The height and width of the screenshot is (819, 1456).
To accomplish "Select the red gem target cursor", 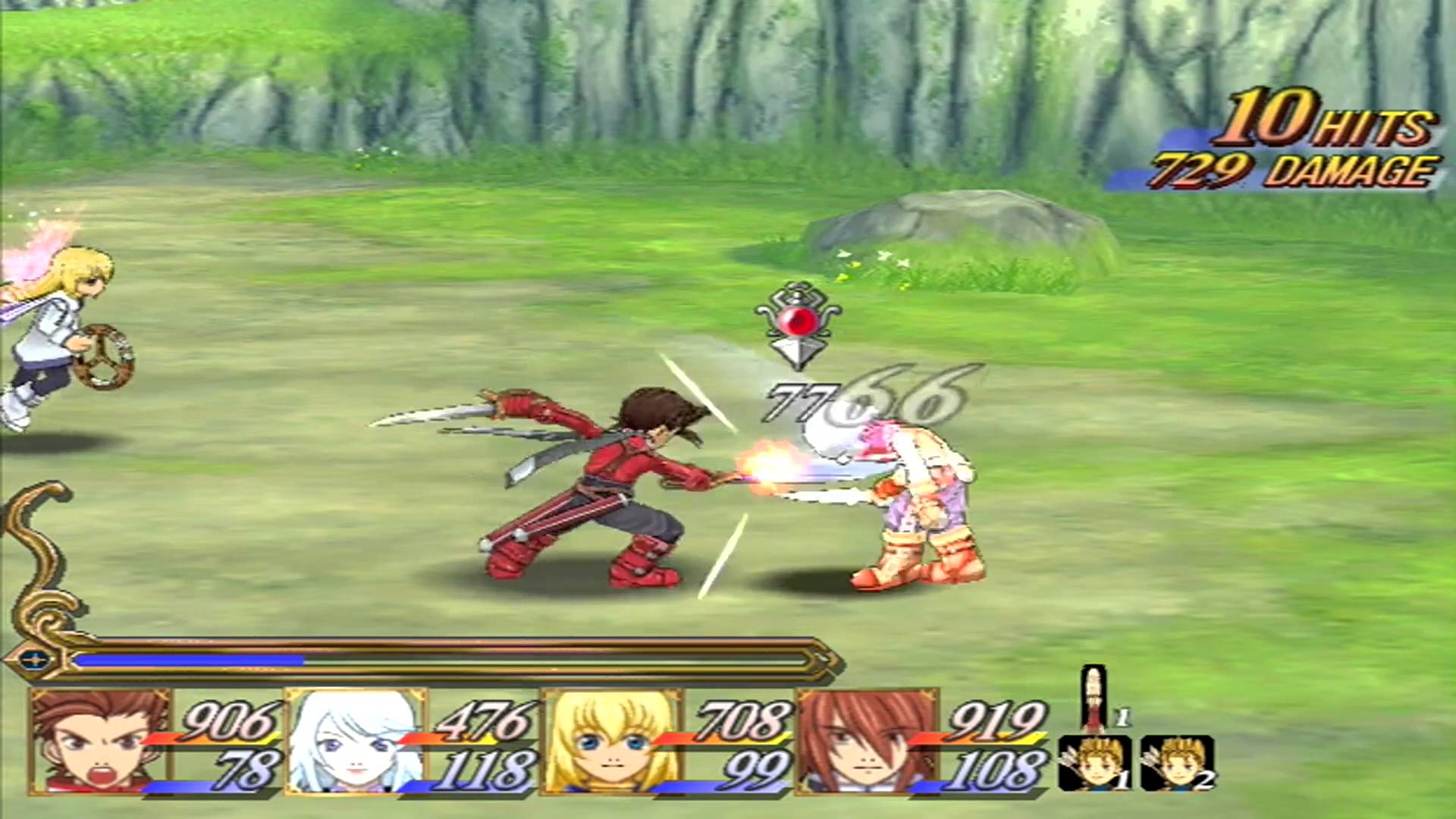I will point(798,326).
